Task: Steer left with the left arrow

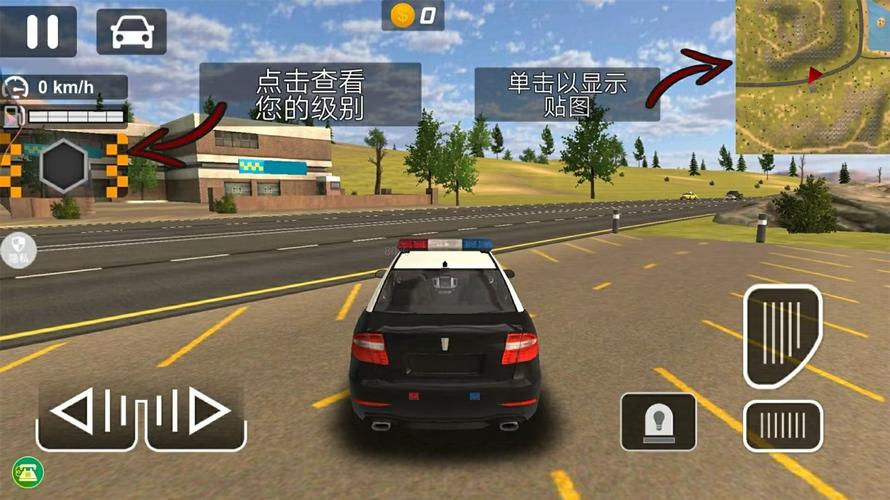Action: 89,412
